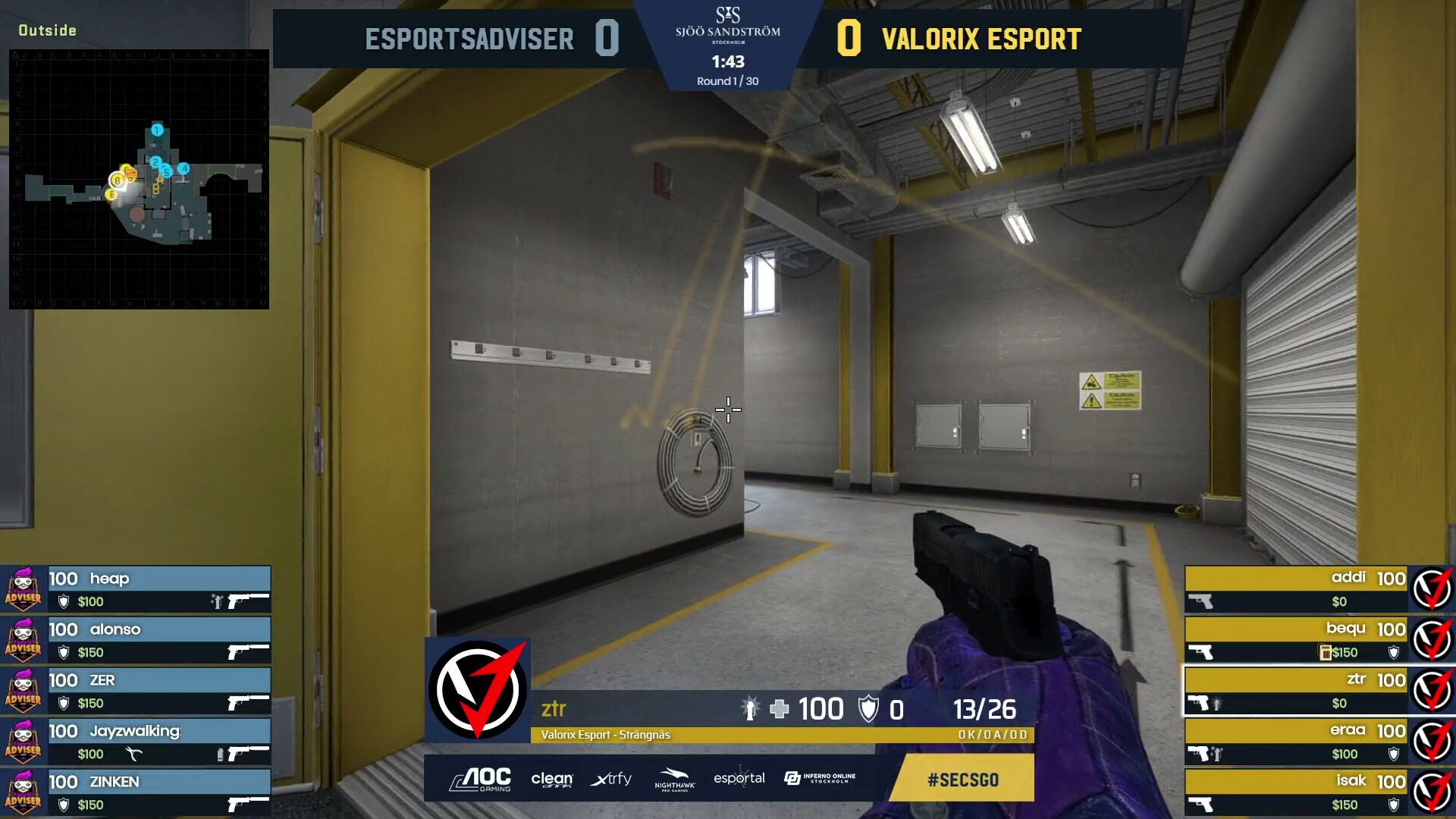Select the ESPORTSADVISER team name tab
Viewport: 1456px width, 819px height.
pyautogui.click(x=470, y=39)
